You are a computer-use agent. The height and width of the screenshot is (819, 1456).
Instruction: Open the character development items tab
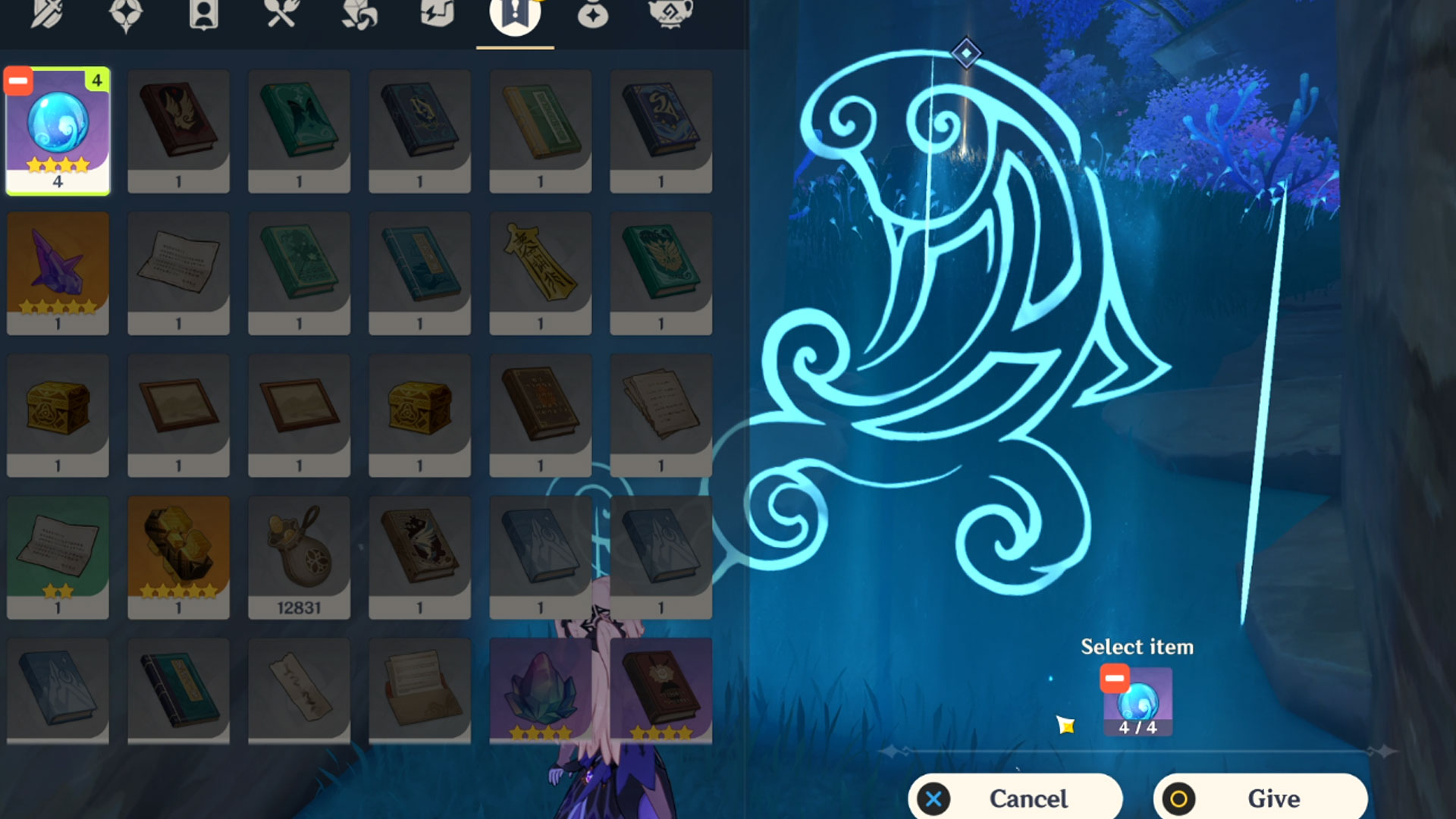203,15
